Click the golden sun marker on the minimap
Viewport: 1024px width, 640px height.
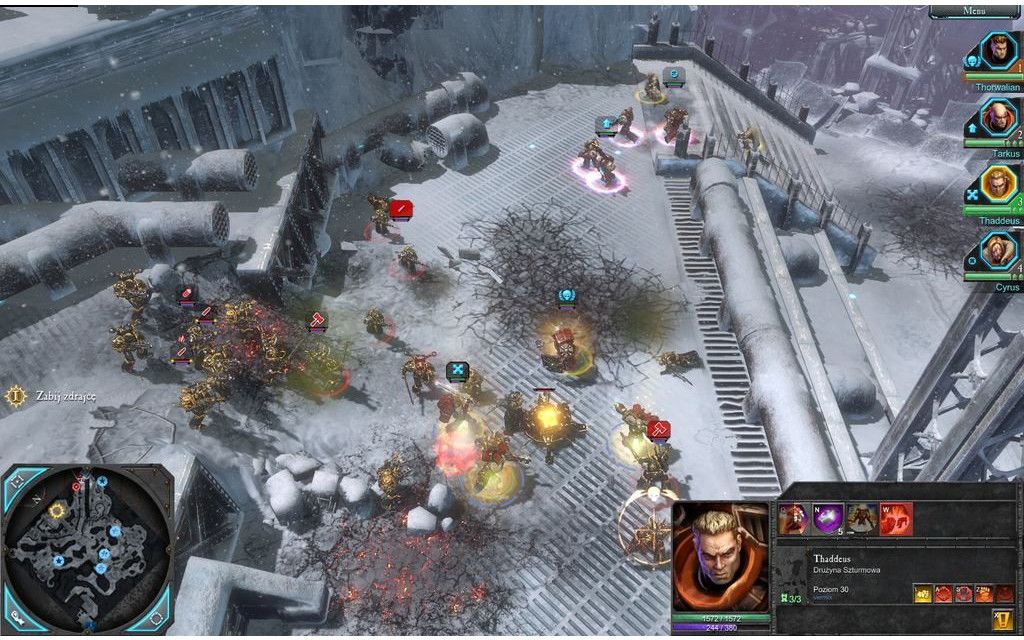[57, 510]
